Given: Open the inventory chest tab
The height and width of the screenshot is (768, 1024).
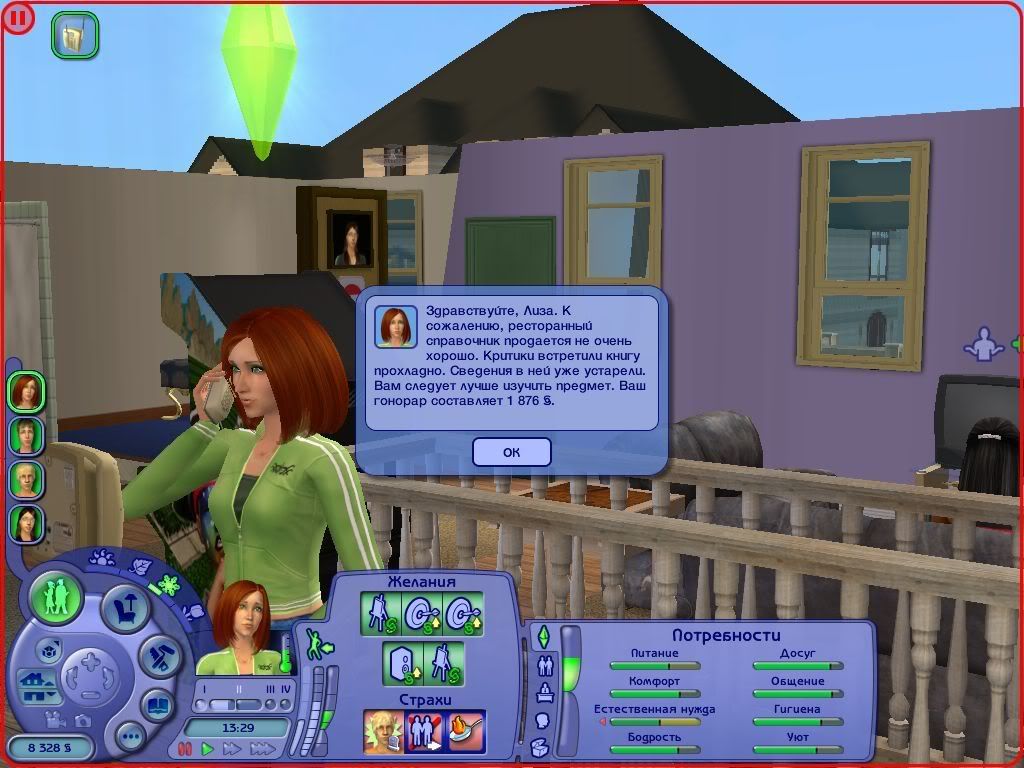Looking at the screenshot, I should click(x=541, y=747).
